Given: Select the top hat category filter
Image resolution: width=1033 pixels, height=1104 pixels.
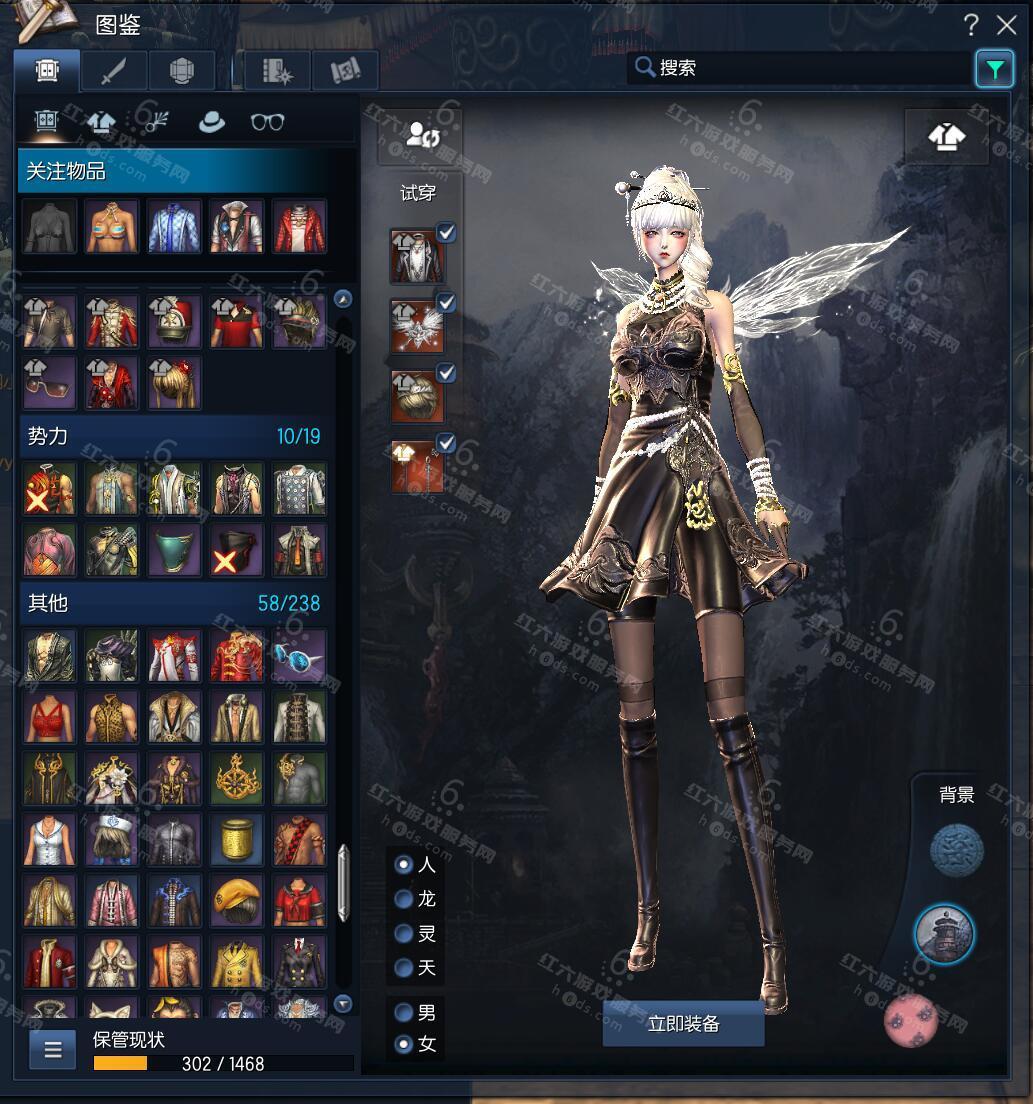Looking at the screenshot, I should tap(212, 122).
